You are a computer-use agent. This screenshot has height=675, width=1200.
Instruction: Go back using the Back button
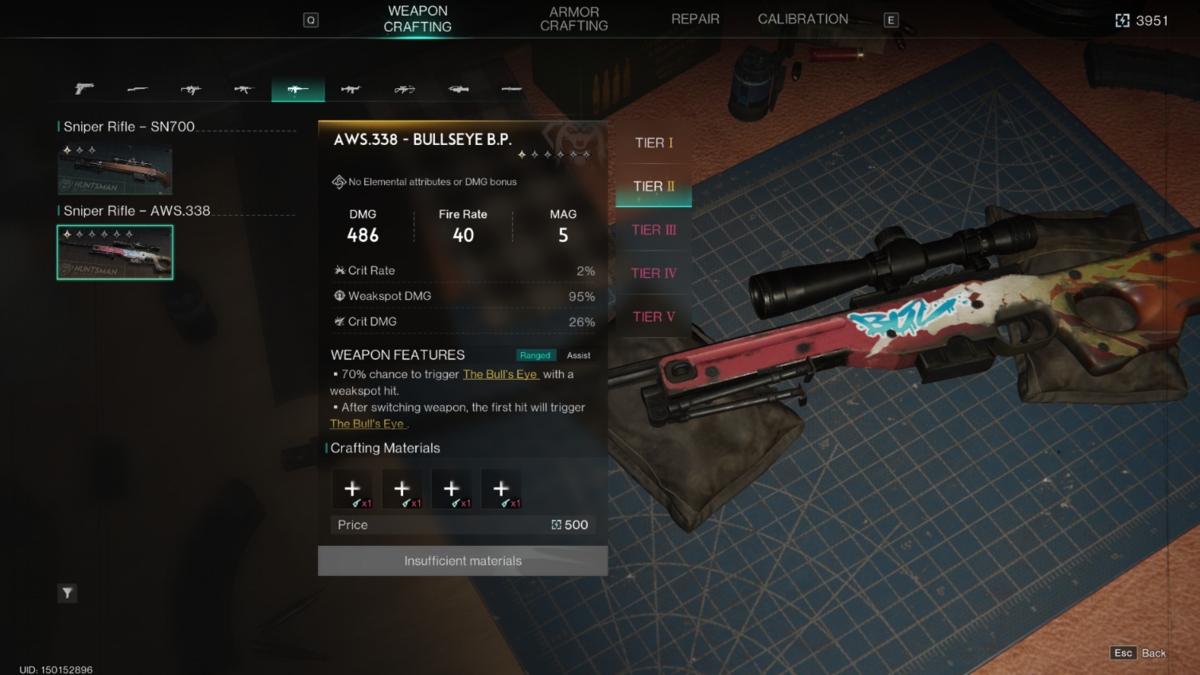[1140, 653]
